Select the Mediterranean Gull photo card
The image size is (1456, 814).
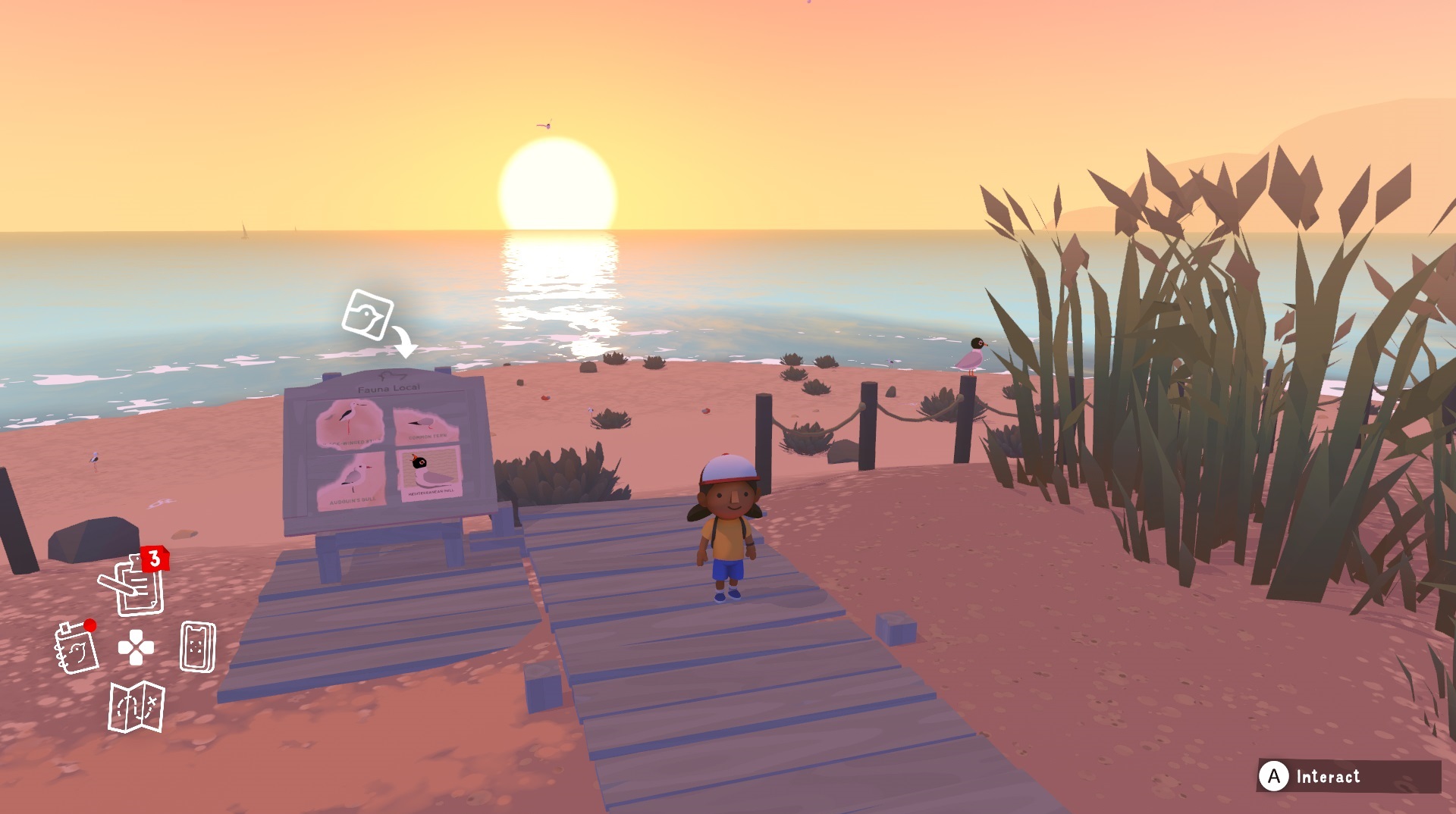(x=430, y=472)
